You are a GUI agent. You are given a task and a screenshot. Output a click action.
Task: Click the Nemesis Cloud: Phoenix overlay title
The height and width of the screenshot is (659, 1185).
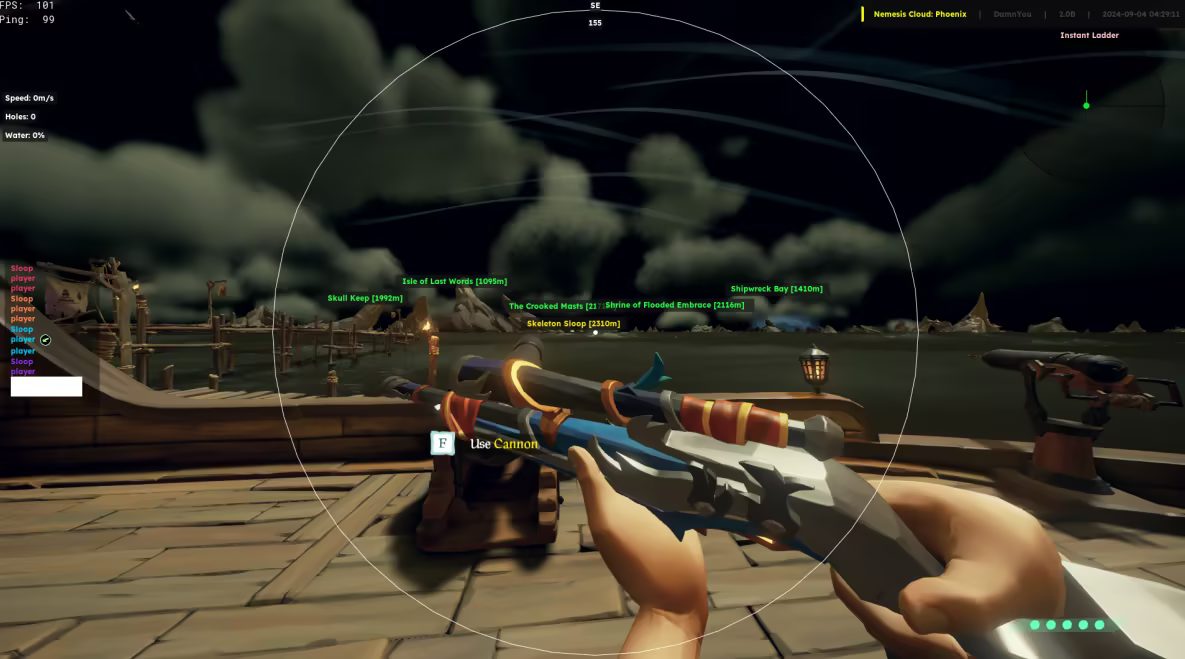pyautogui.click(x=920, y=14)
